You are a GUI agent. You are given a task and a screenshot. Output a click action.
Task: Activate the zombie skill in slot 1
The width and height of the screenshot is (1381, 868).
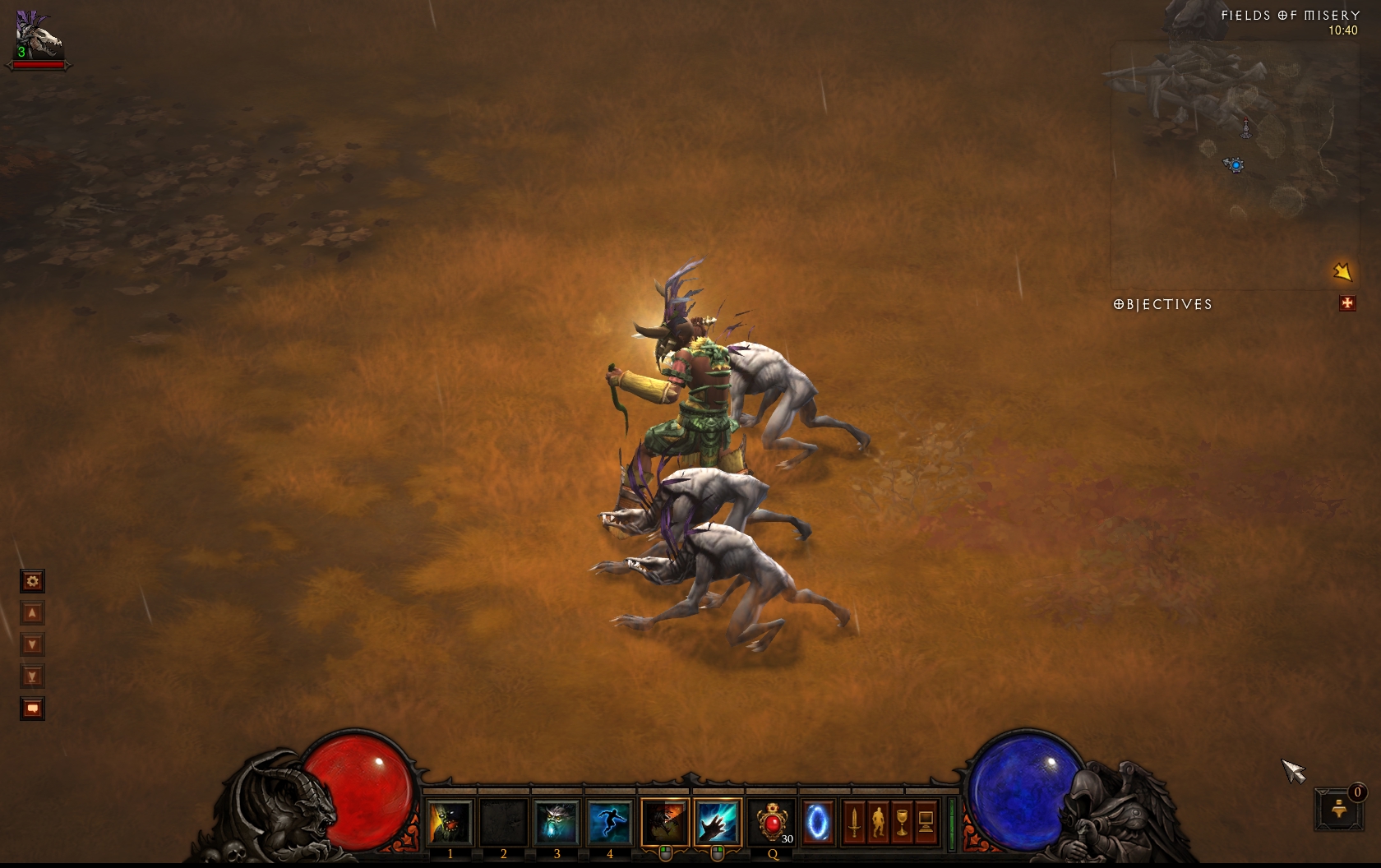[450, 822]
